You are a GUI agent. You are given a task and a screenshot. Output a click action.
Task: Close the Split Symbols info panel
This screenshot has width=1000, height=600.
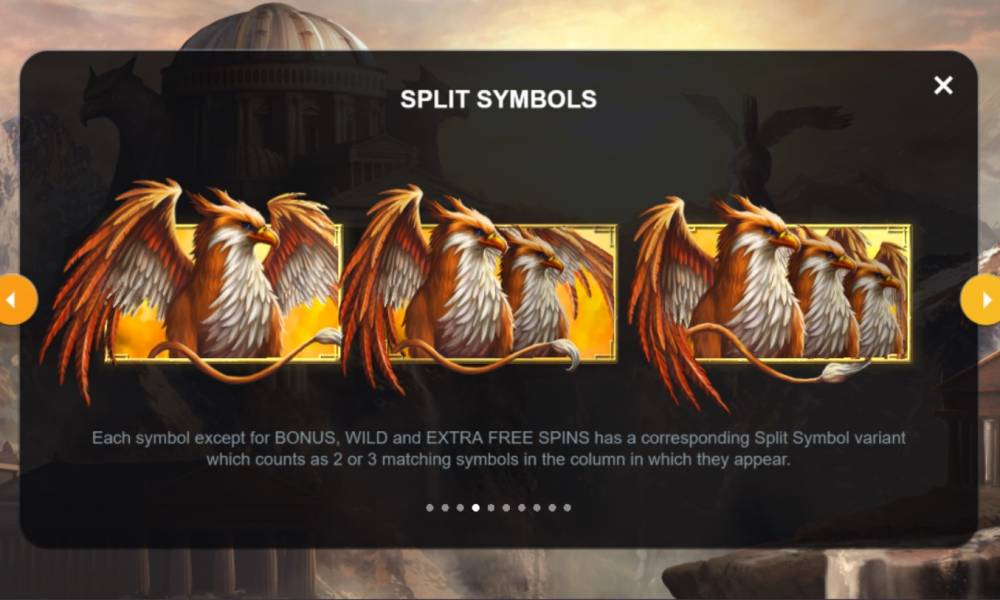pos(943,86)
